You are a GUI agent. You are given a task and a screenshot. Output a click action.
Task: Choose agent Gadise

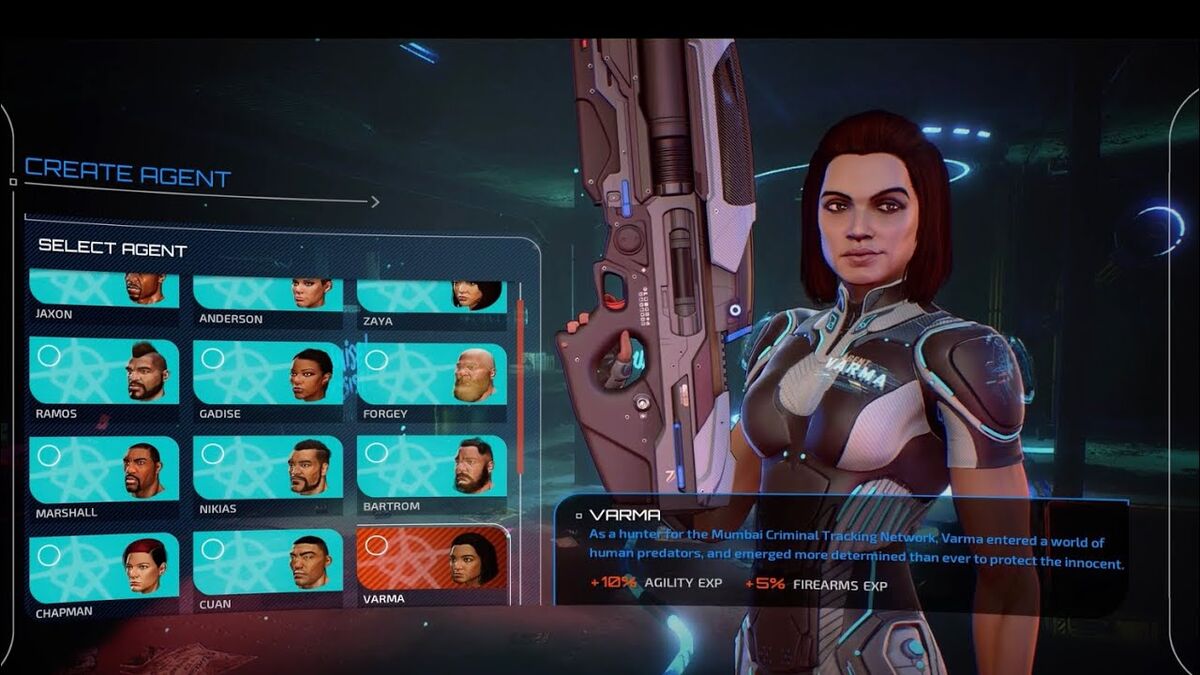point(268,374)
